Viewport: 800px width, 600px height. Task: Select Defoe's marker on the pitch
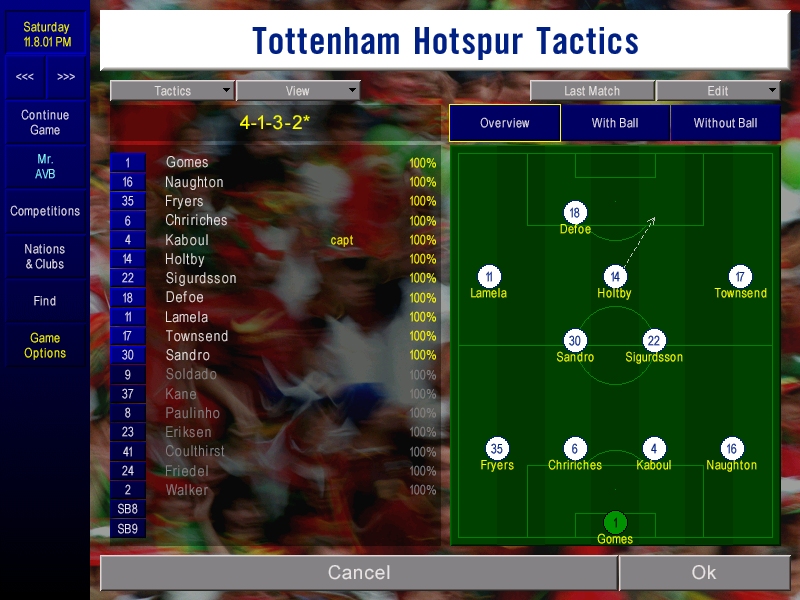coord(574,213)
